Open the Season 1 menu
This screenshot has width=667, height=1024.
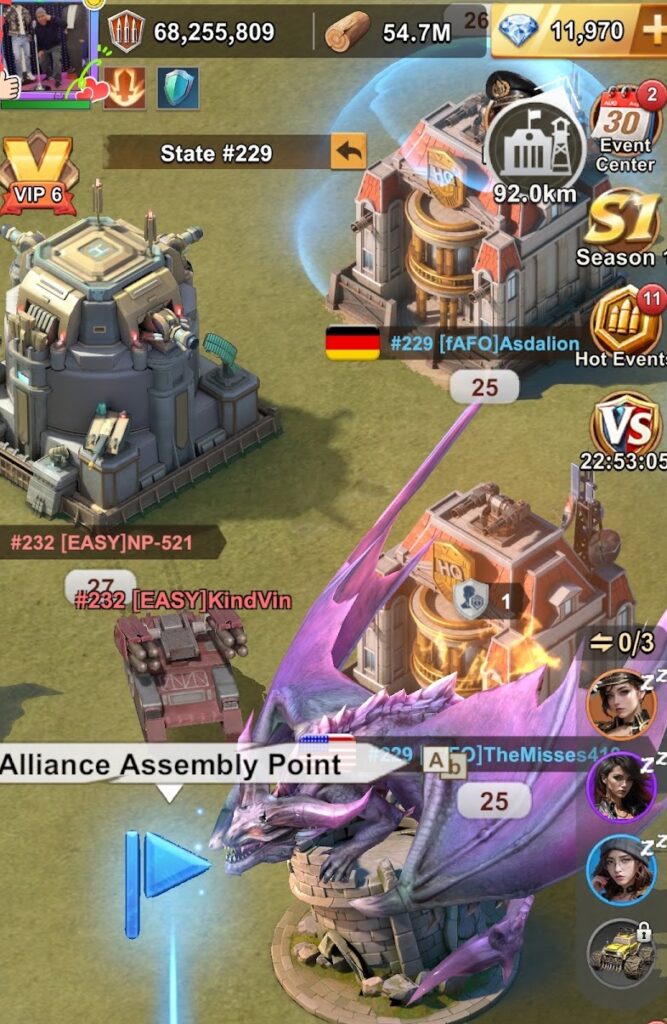pos(622,228)
